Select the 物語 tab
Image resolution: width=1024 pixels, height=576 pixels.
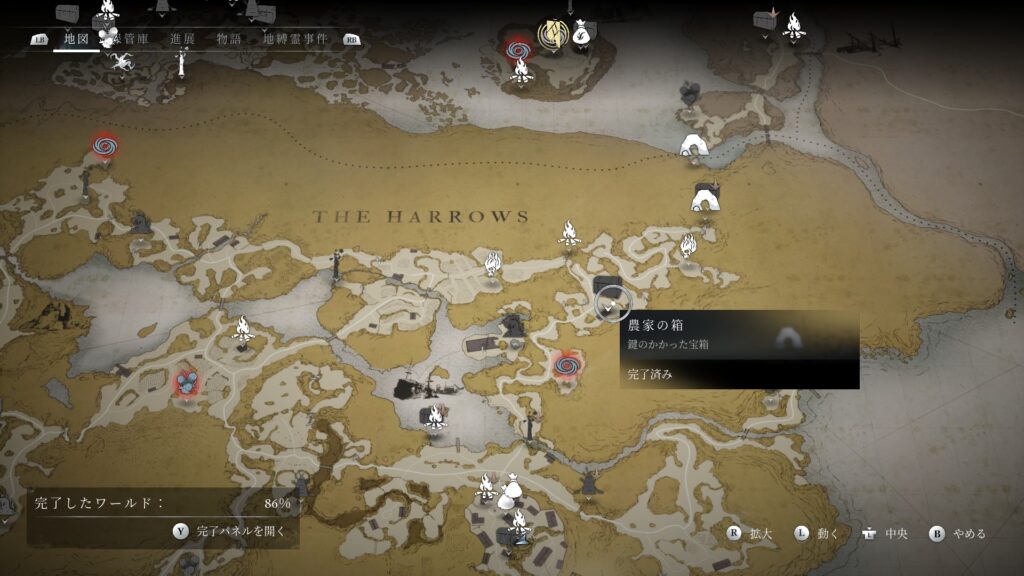click(229, 39)
